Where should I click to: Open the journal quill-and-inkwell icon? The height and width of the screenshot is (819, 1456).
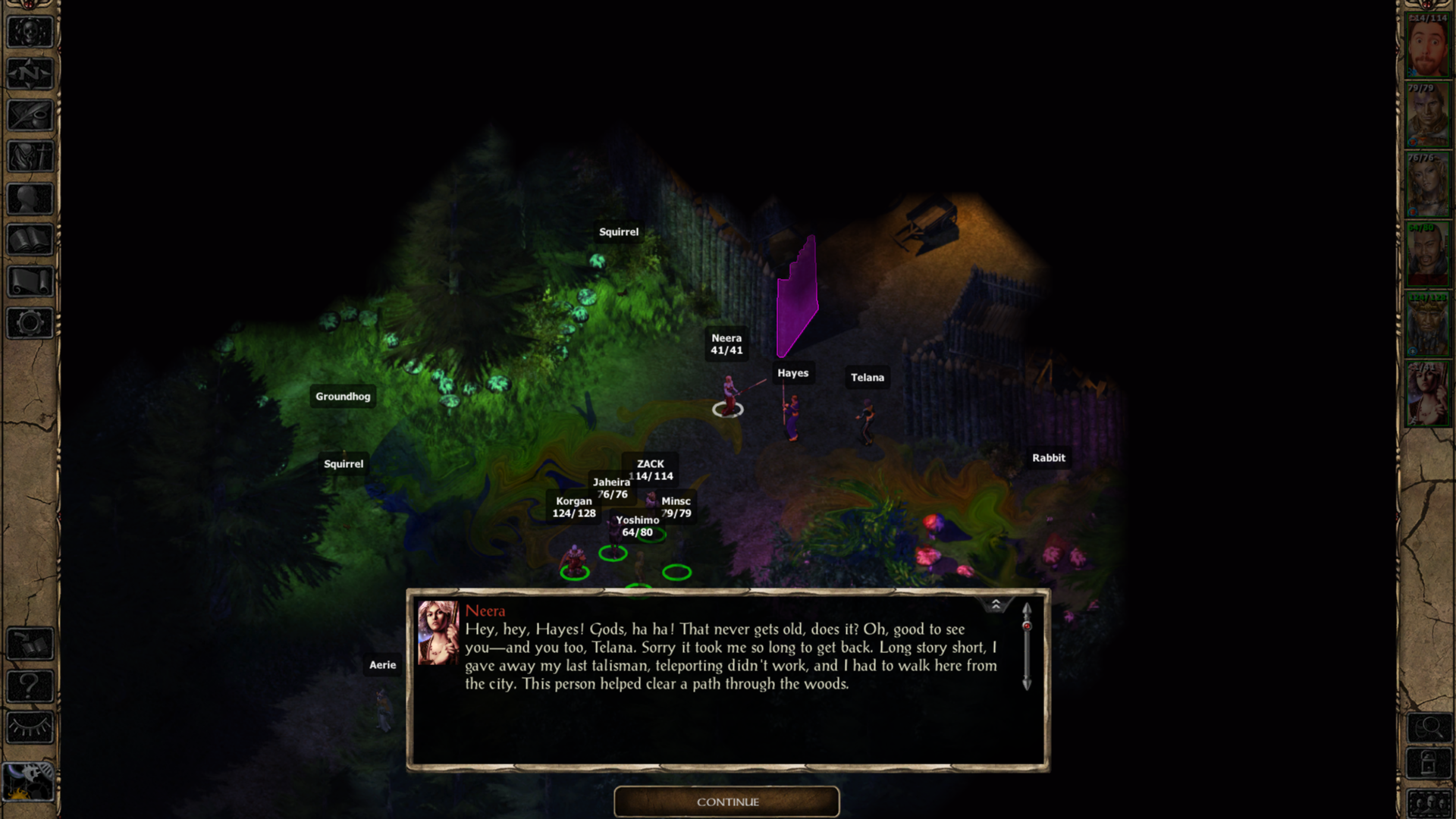coord(30,115)
